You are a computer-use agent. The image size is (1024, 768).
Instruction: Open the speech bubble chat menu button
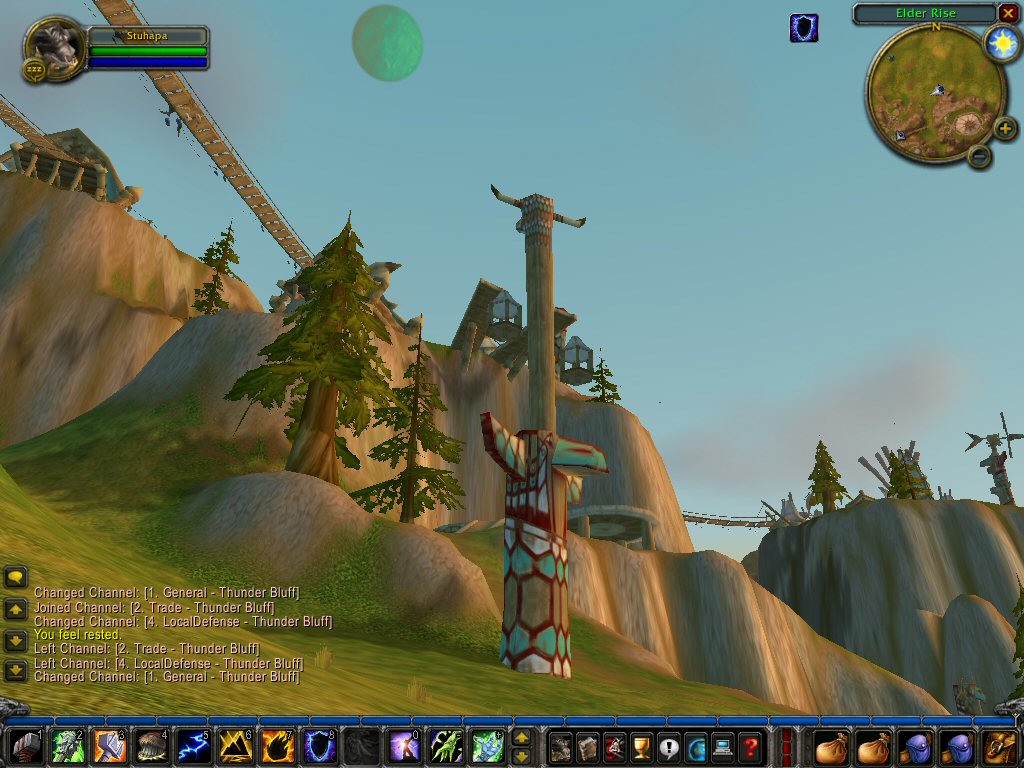coord(15,577)
